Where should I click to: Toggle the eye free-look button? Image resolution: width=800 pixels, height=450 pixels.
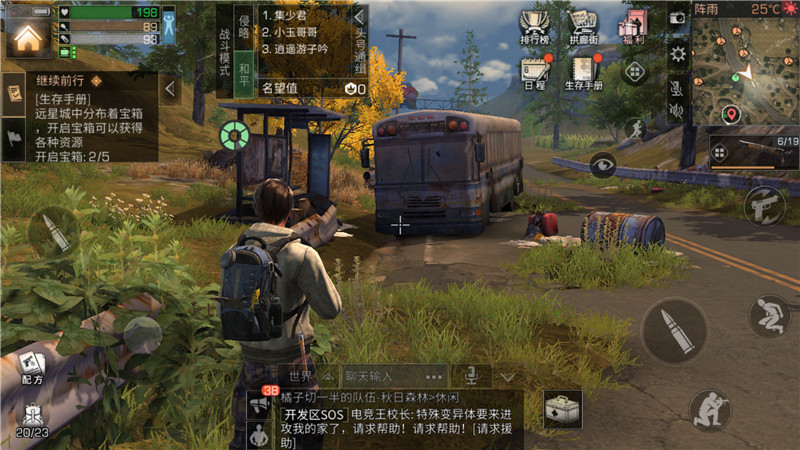tap(603, 165)
